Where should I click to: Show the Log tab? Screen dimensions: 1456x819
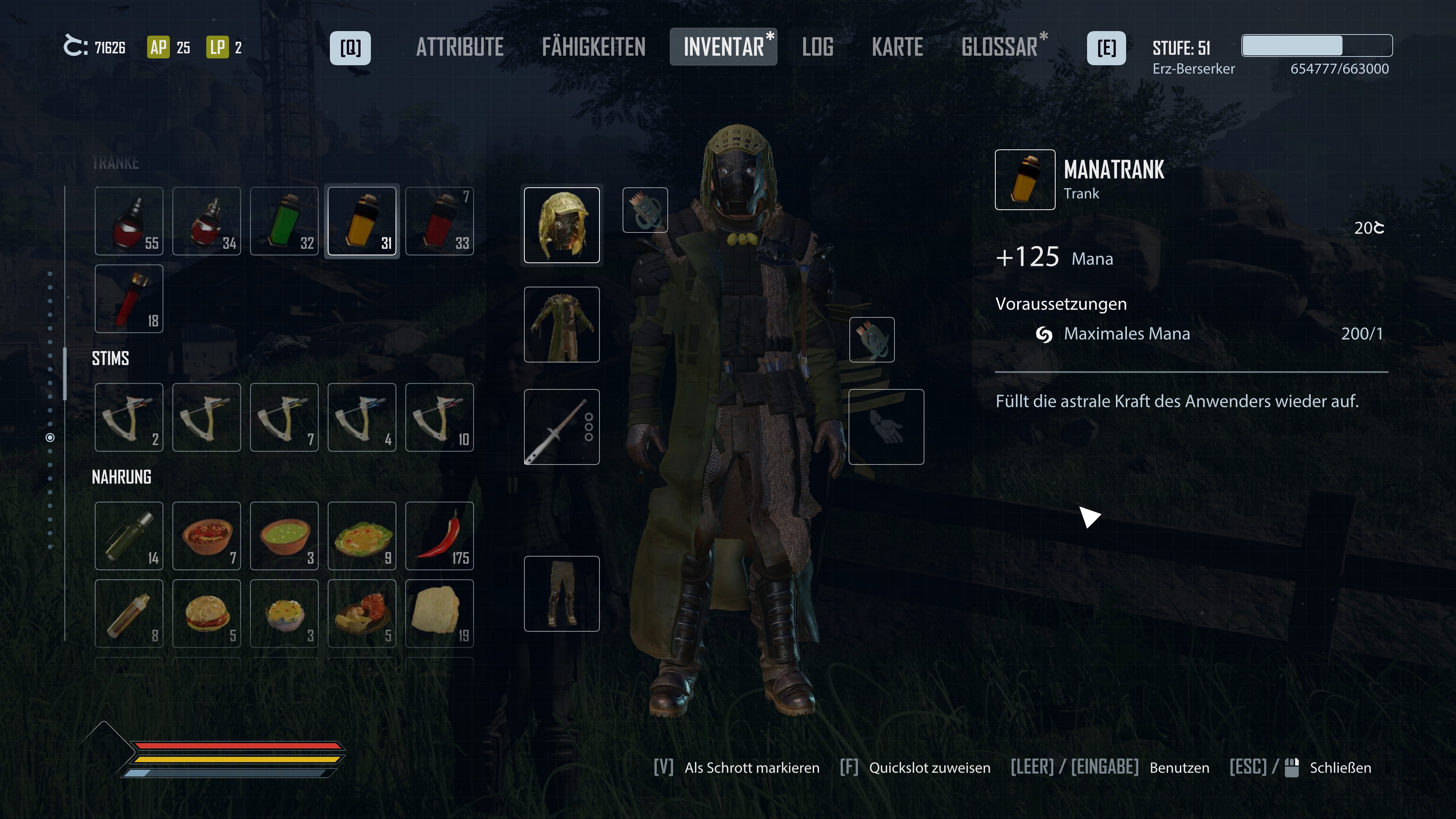coord(817,47)
